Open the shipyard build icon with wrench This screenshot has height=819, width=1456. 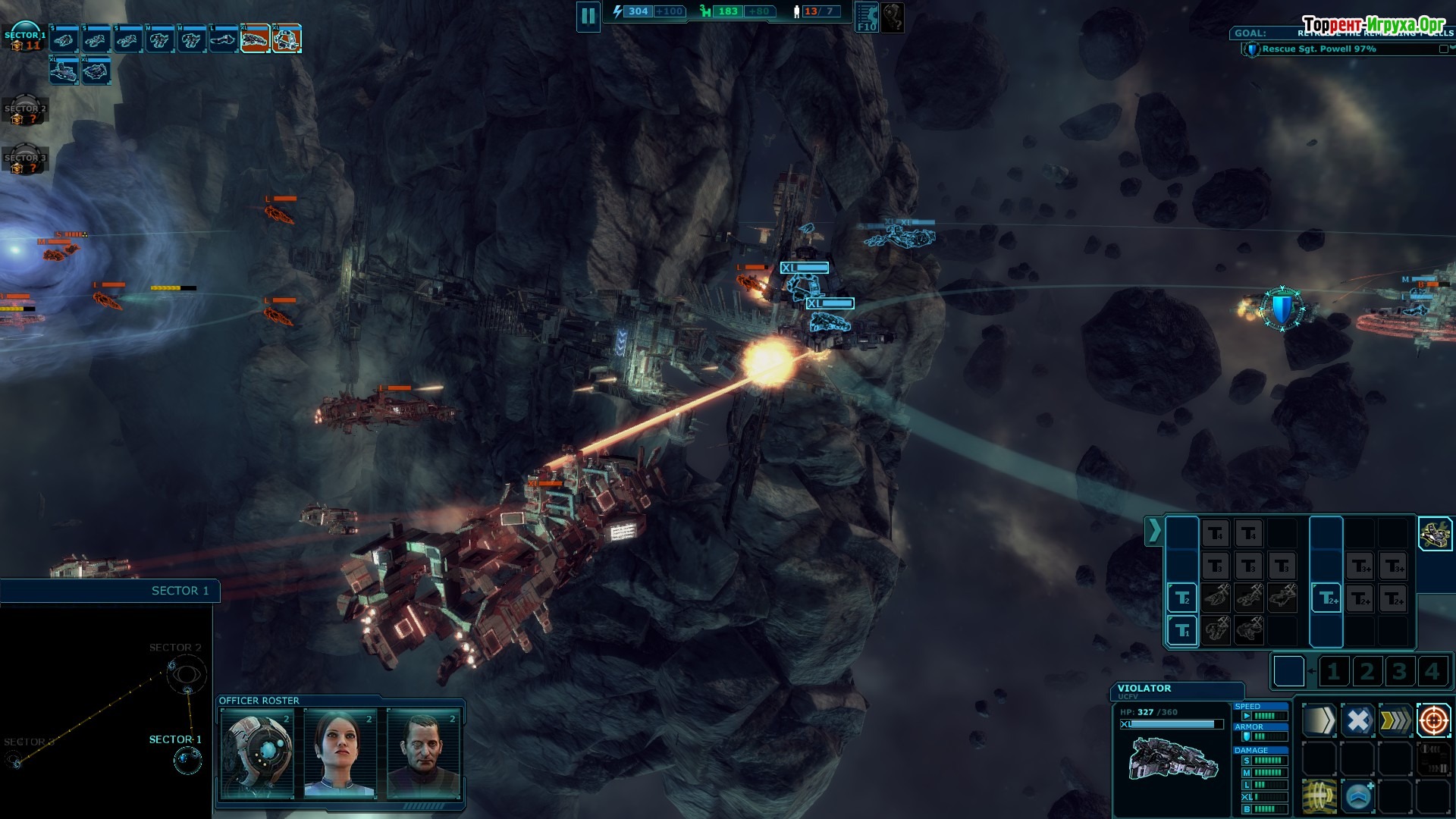pos(1435,534)
